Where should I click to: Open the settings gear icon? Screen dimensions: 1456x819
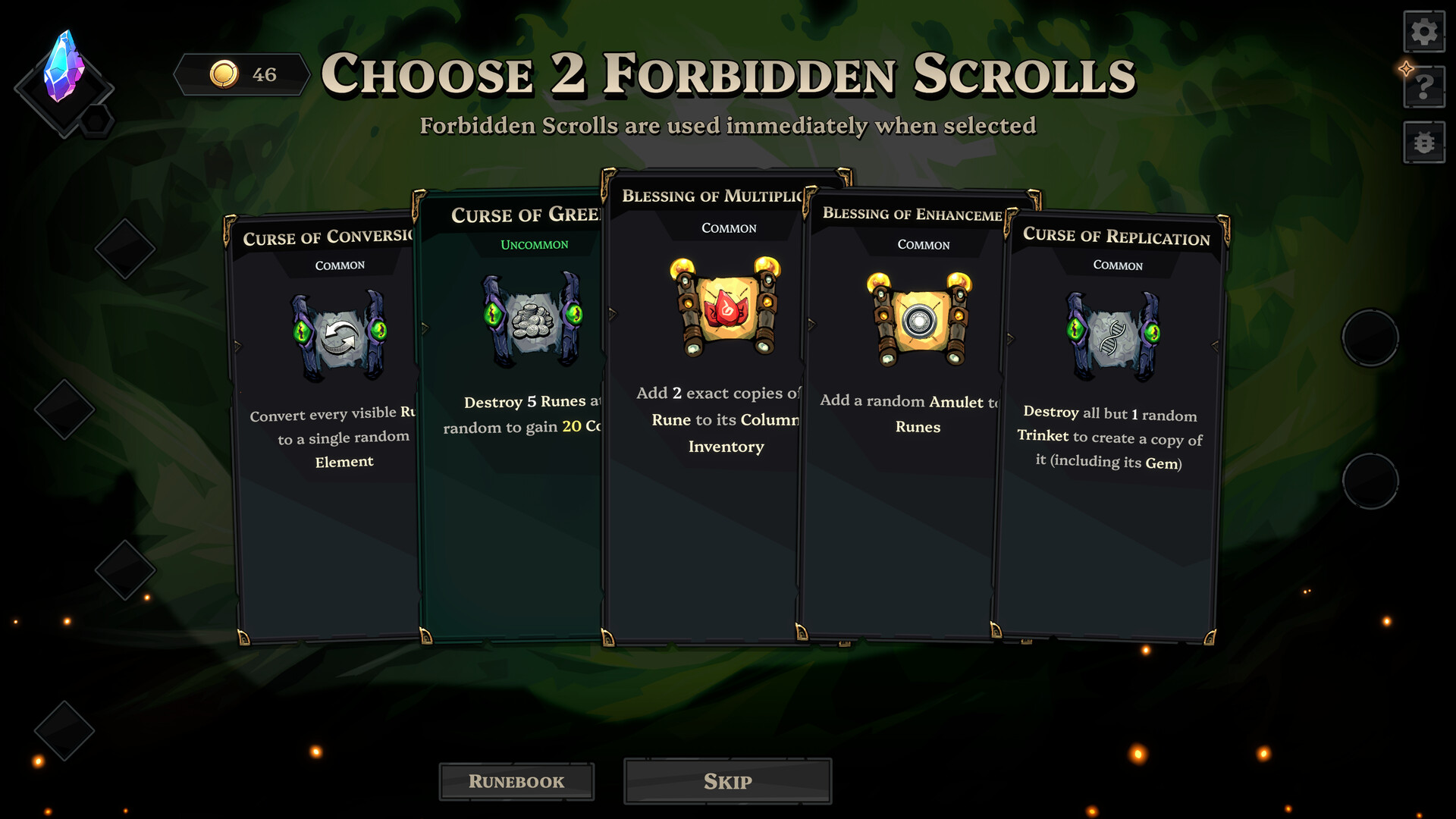coord(1424,32)
